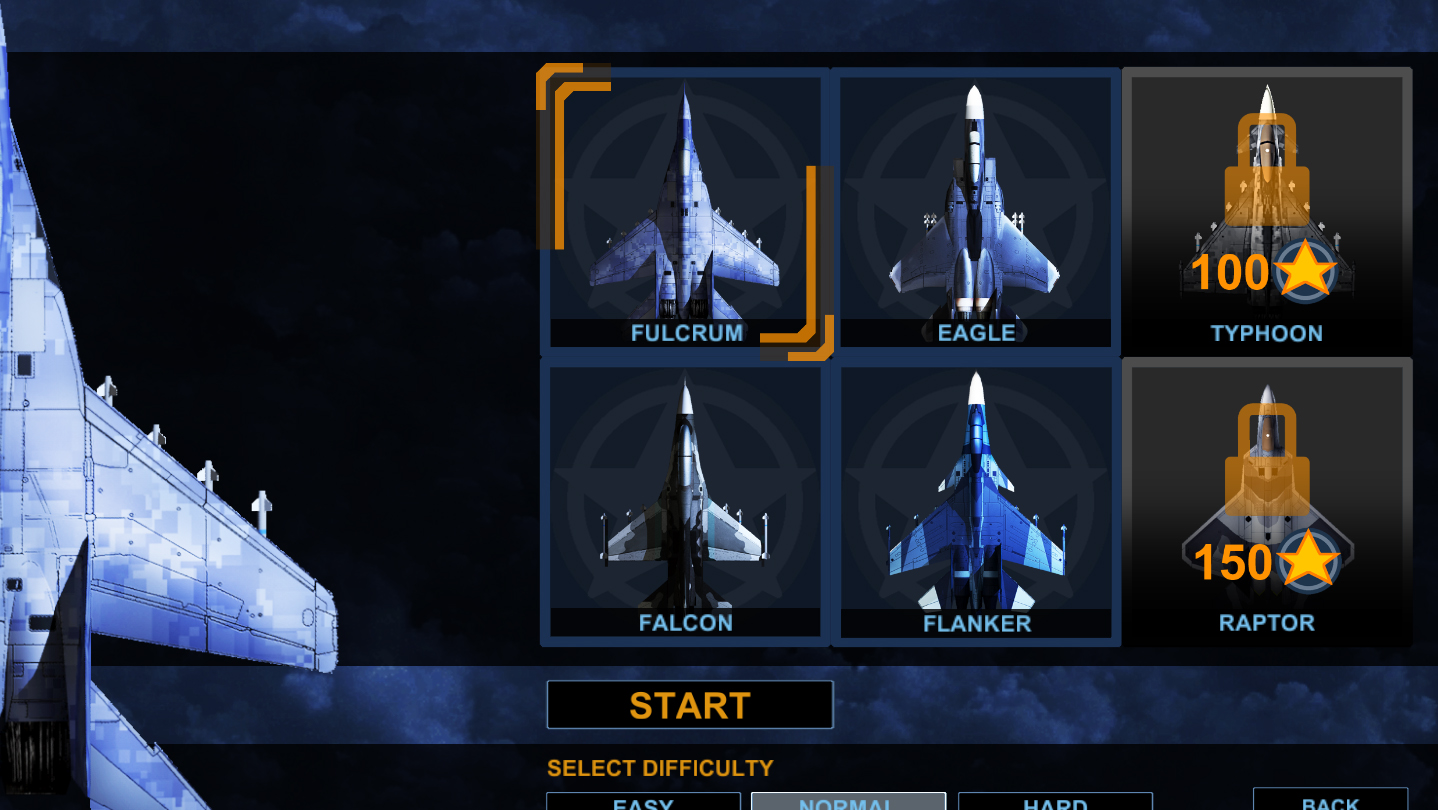Choose the Eagle aircraft tile

975,212
